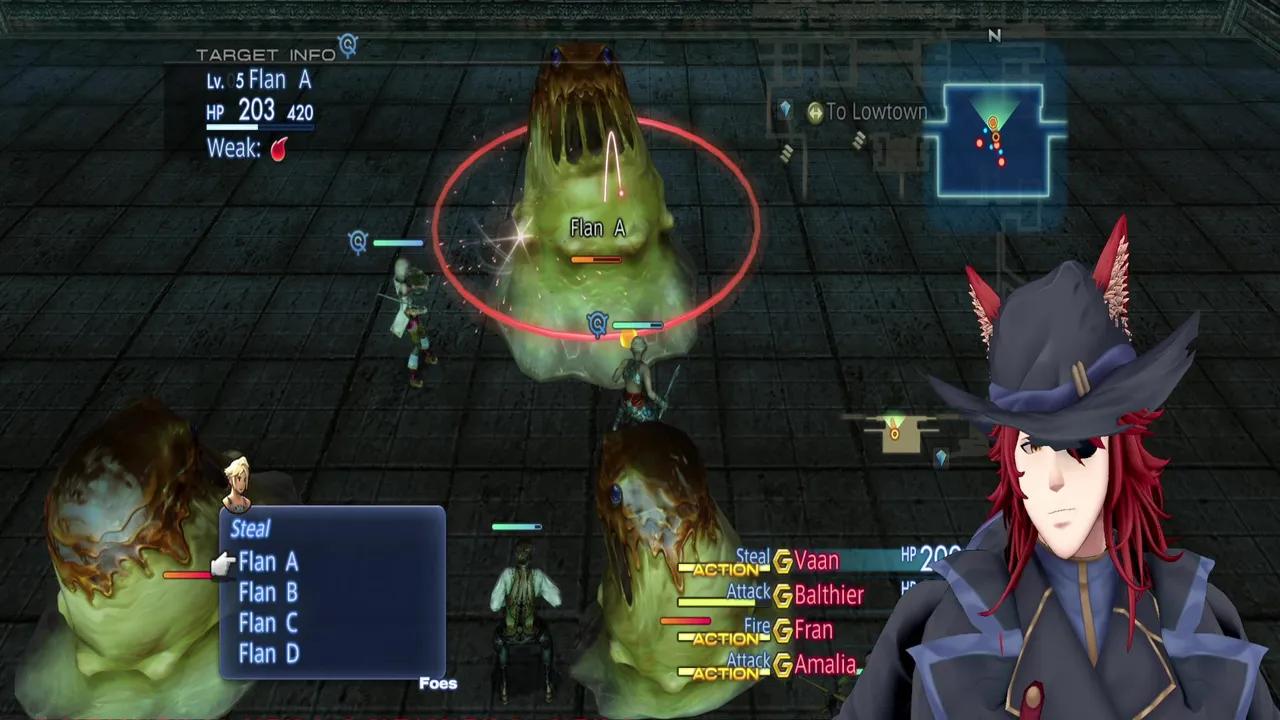1280x720 pixels.
Task: Select Vaan in the party list
Action: coord(816,561)
